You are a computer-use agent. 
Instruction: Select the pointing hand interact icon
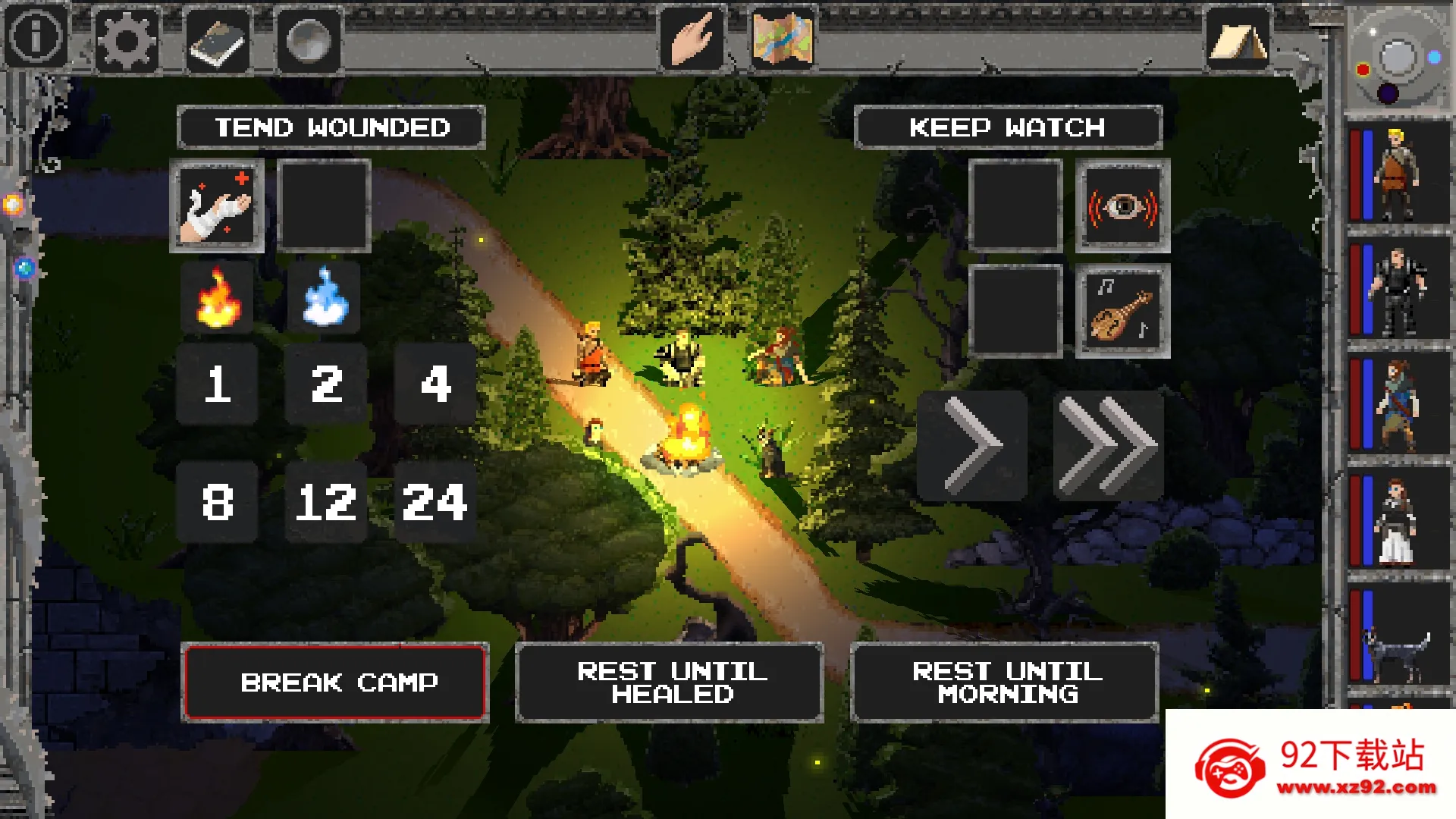coord(691,39)
